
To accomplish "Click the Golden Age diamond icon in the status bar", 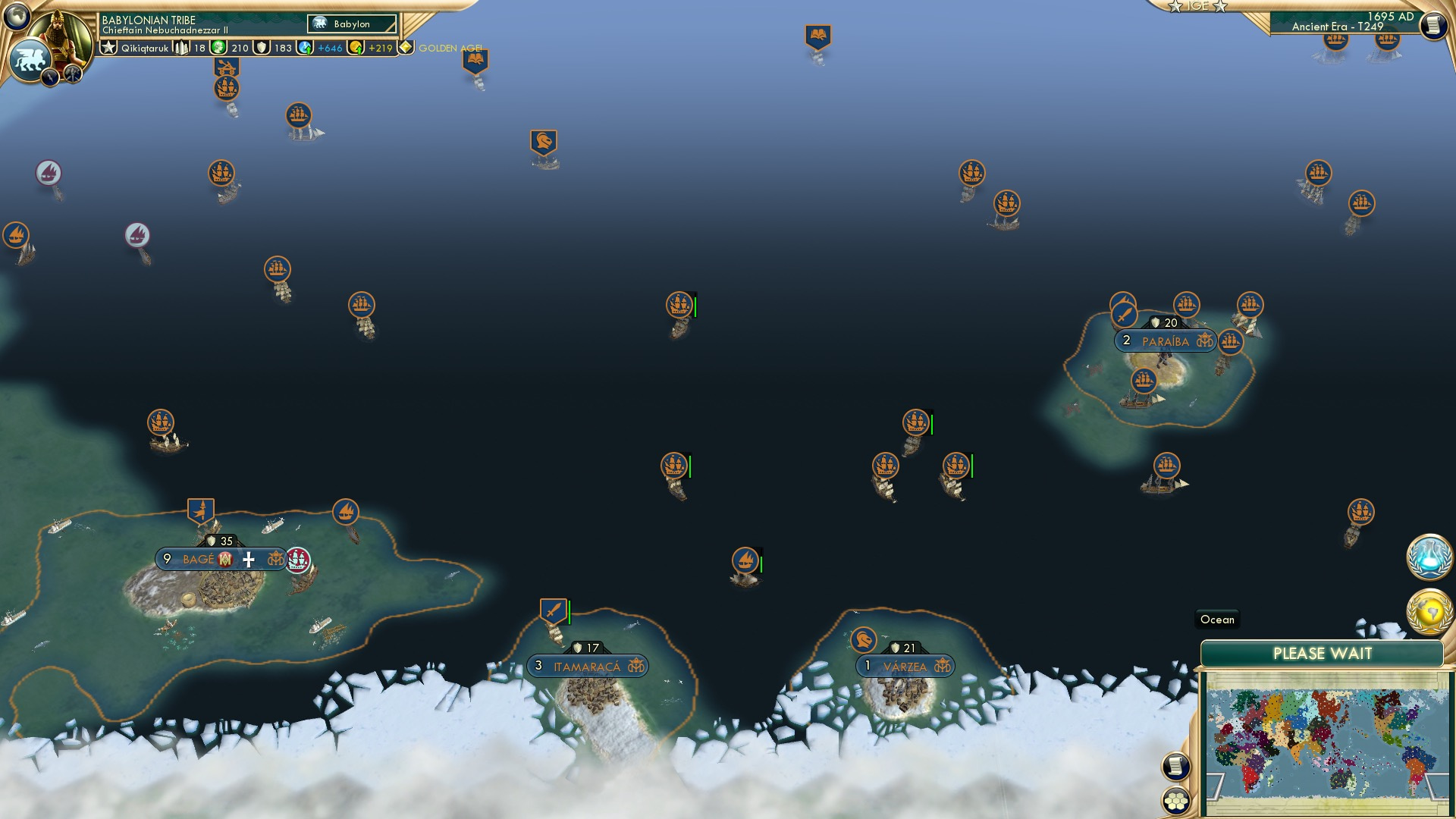I will (x=407, y=47).
